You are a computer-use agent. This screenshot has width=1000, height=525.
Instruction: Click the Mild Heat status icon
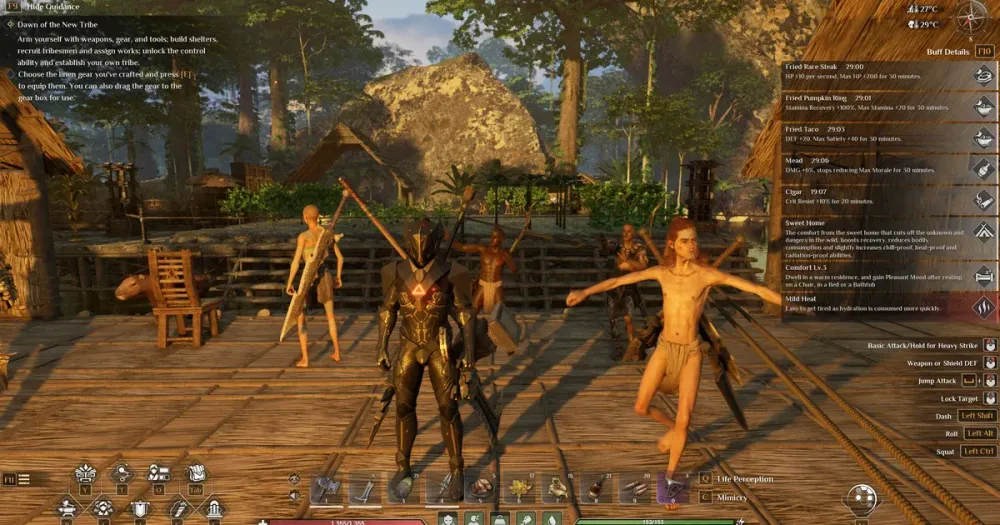[x=984, y=306]
